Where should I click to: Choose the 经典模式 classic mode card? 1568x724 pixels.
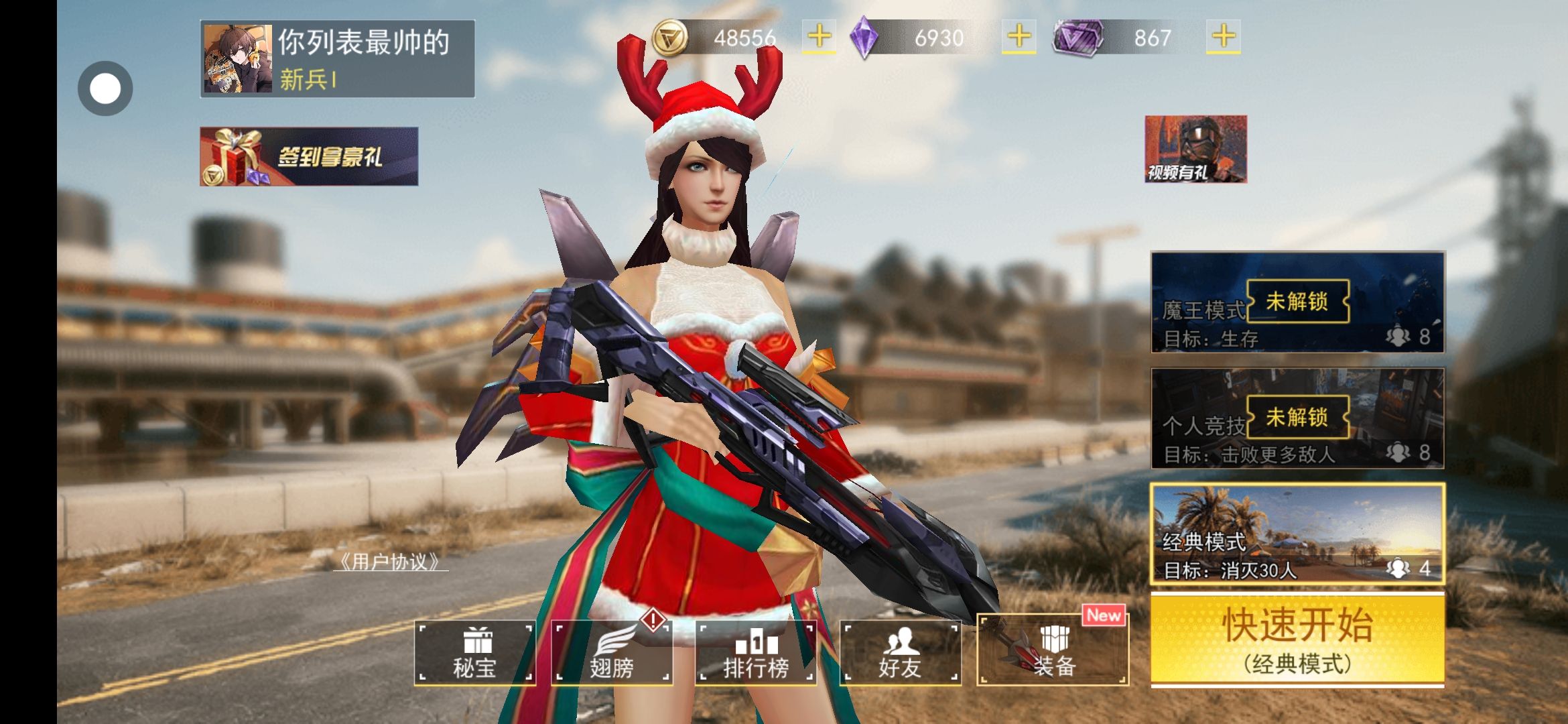coord(1297,534)
